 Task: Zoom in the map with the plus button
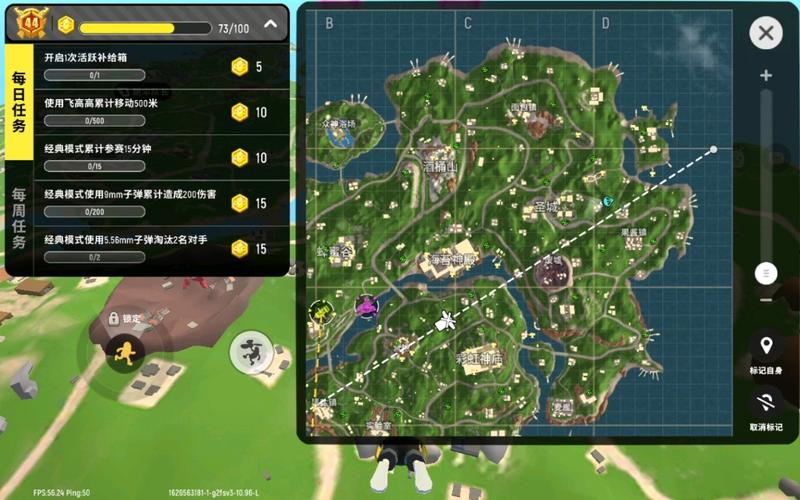coord(766,76)
